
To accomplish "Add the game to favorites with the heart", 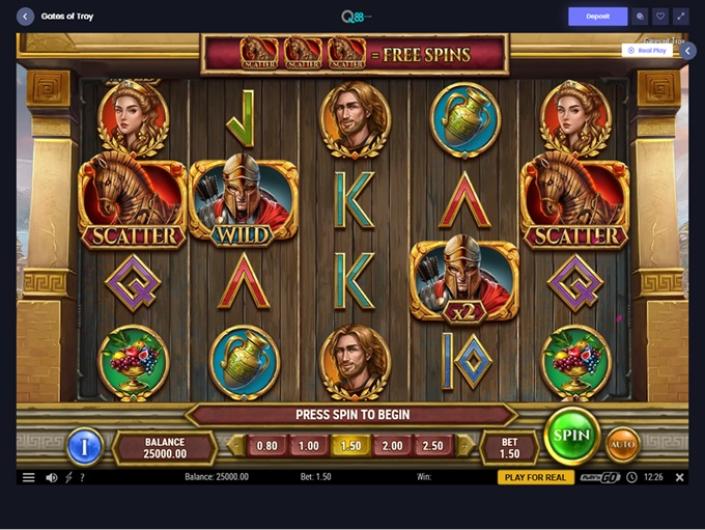I will 660,16.
